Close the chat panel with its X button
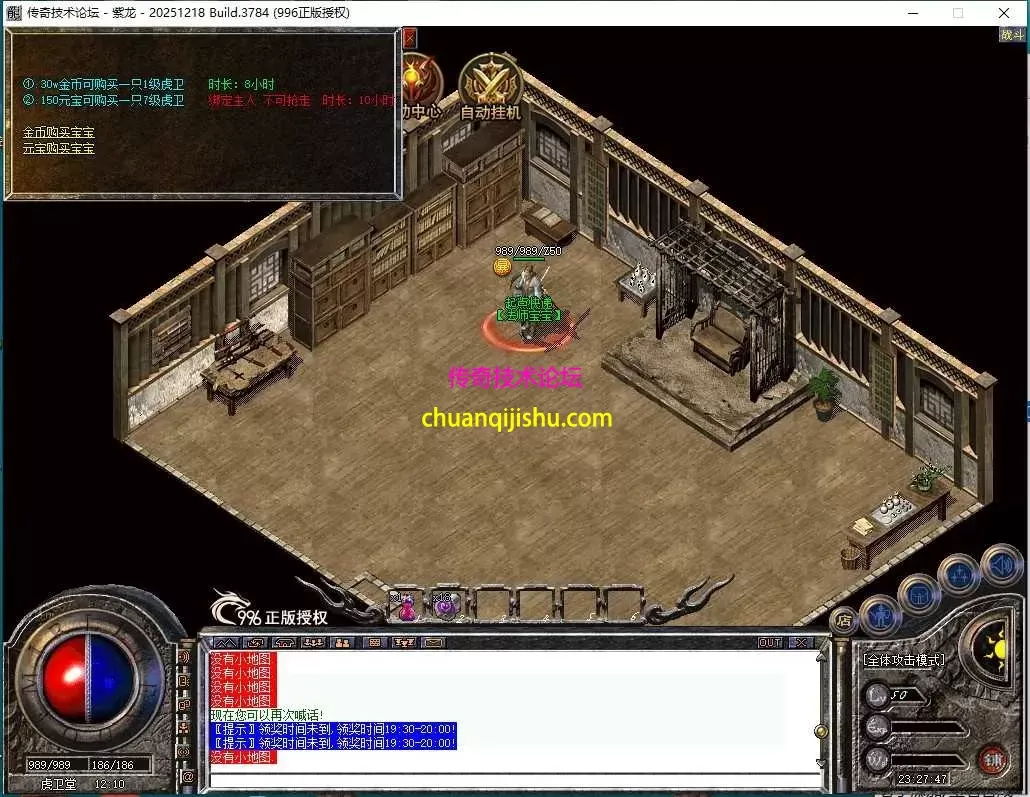 [801, 642]
